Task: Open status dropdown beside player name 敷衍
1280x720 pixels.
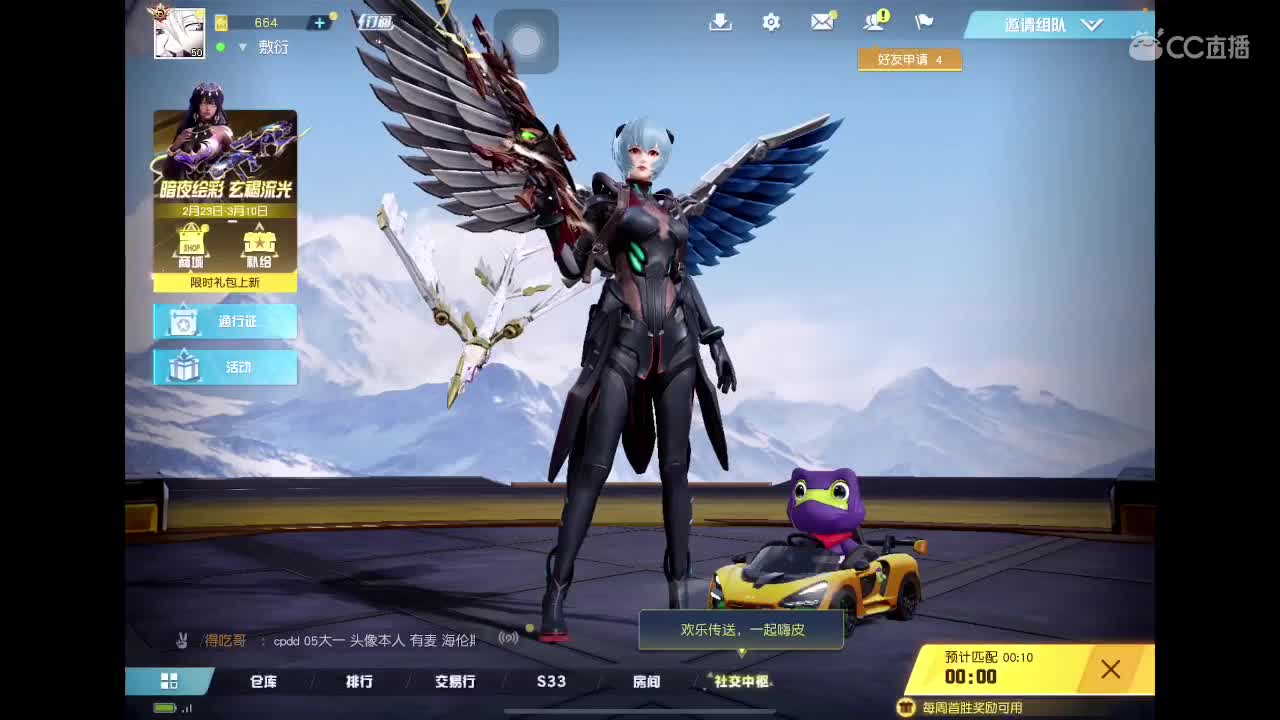Action: [x=242, y=47]
